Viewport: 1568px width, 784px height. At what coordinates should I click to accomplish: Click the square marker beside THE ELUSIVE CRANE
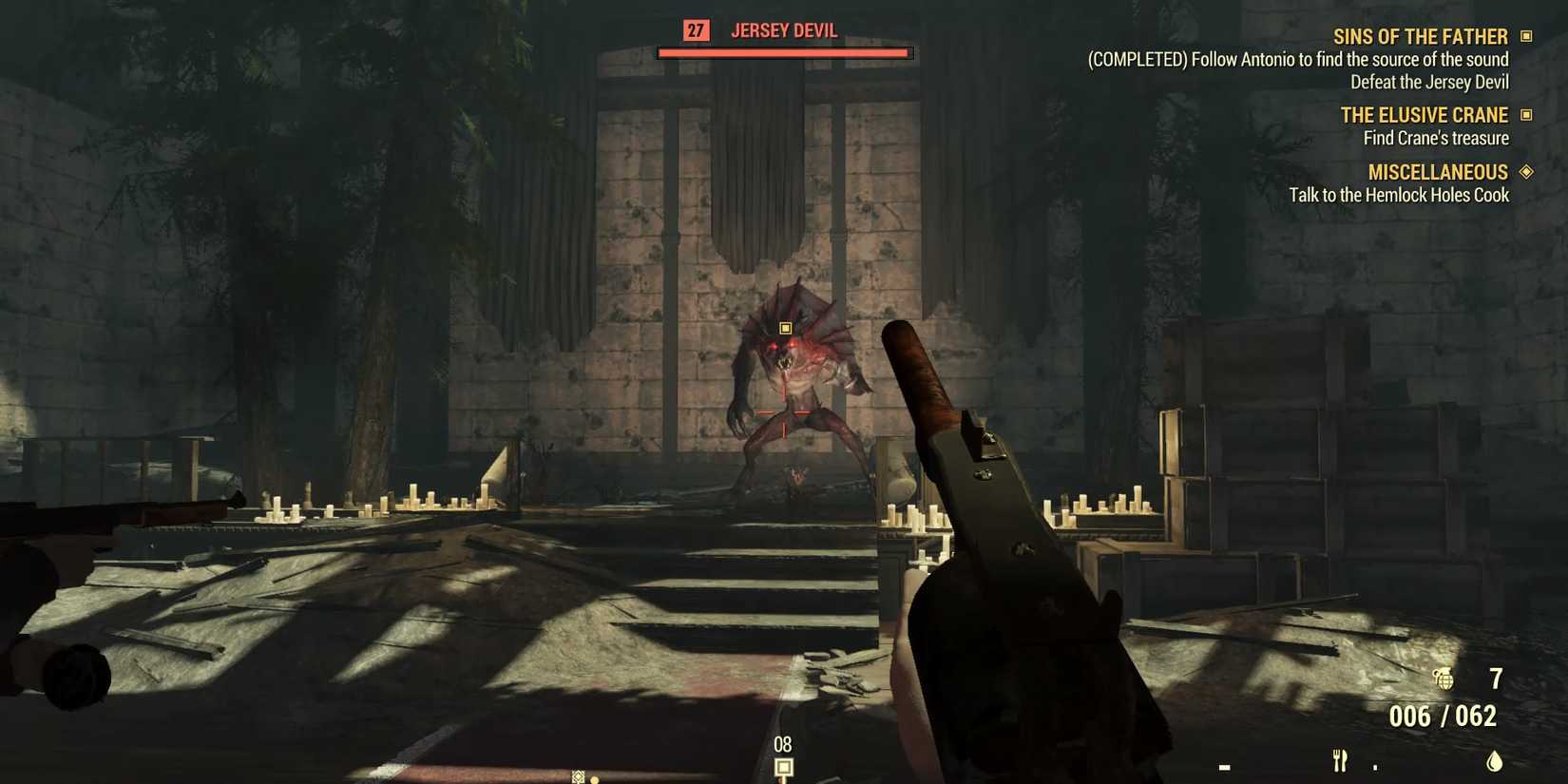click(1528, 115)
